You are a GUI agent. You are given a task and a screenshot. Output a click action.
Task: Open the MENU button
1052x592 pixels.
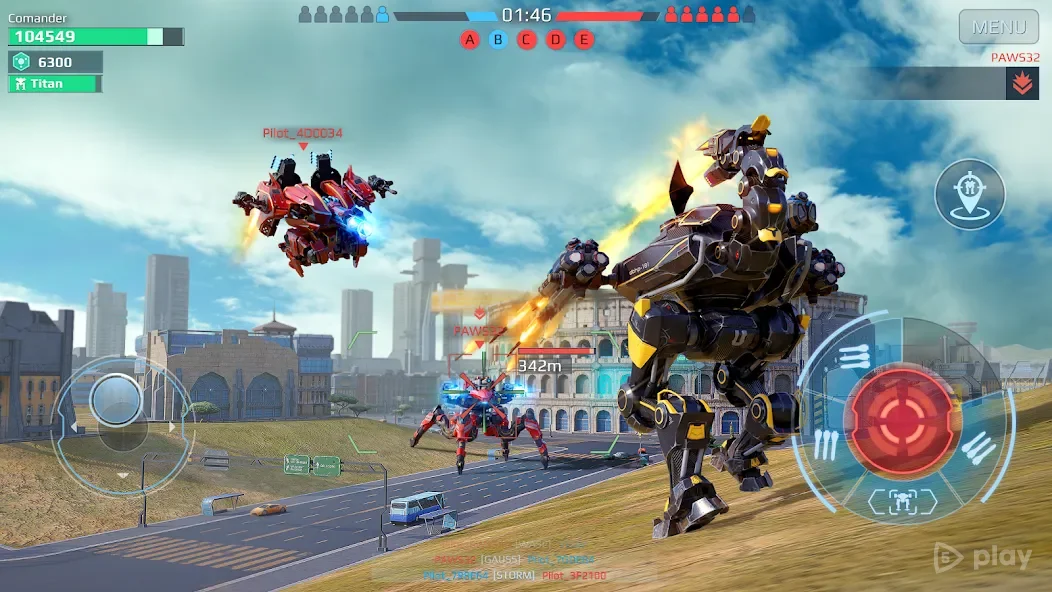click(x=998, y=27)
